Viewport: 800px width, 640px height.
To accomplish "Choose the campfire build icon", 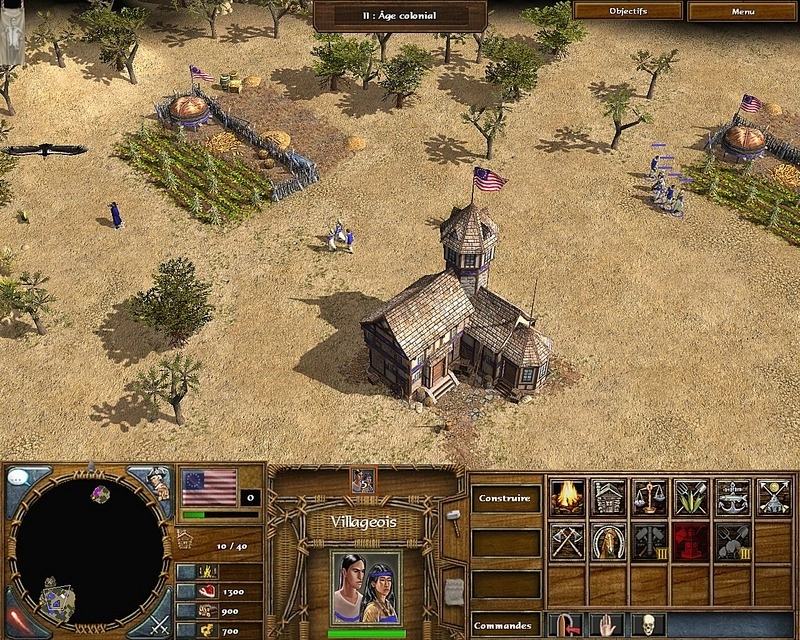I will point(567,497).
